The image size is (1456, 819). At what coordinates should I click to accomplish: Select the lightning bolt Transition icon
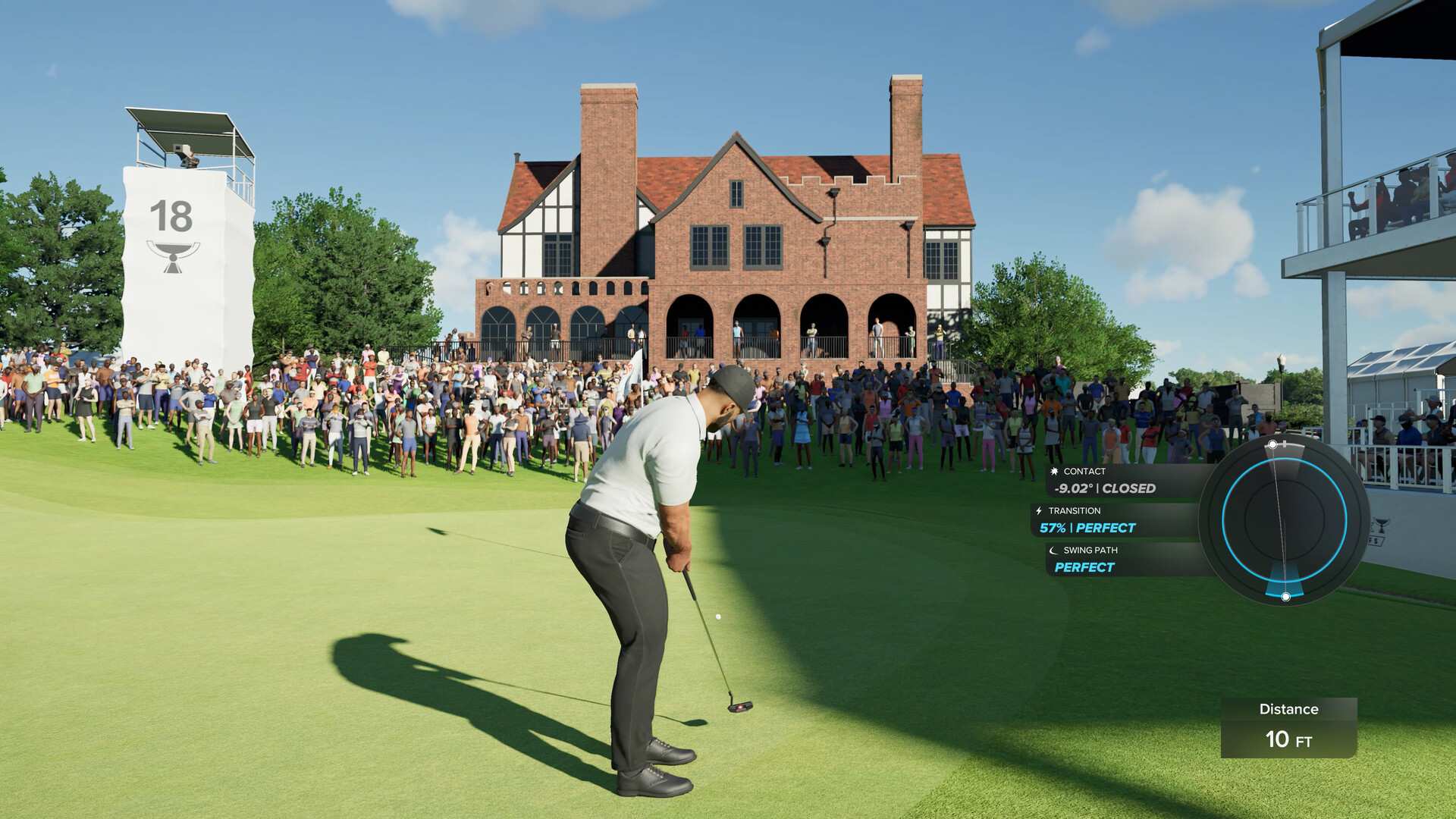[1038, 510]
